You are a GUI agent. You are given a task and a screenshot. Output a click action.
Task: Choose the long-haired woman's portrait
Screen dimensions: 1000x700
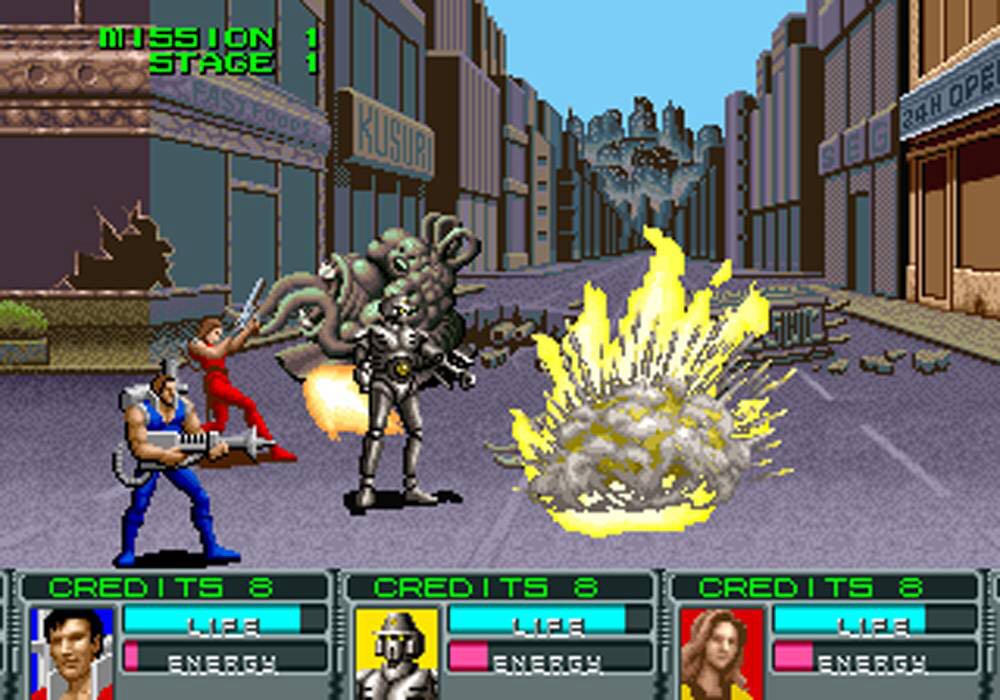[722, 653]
